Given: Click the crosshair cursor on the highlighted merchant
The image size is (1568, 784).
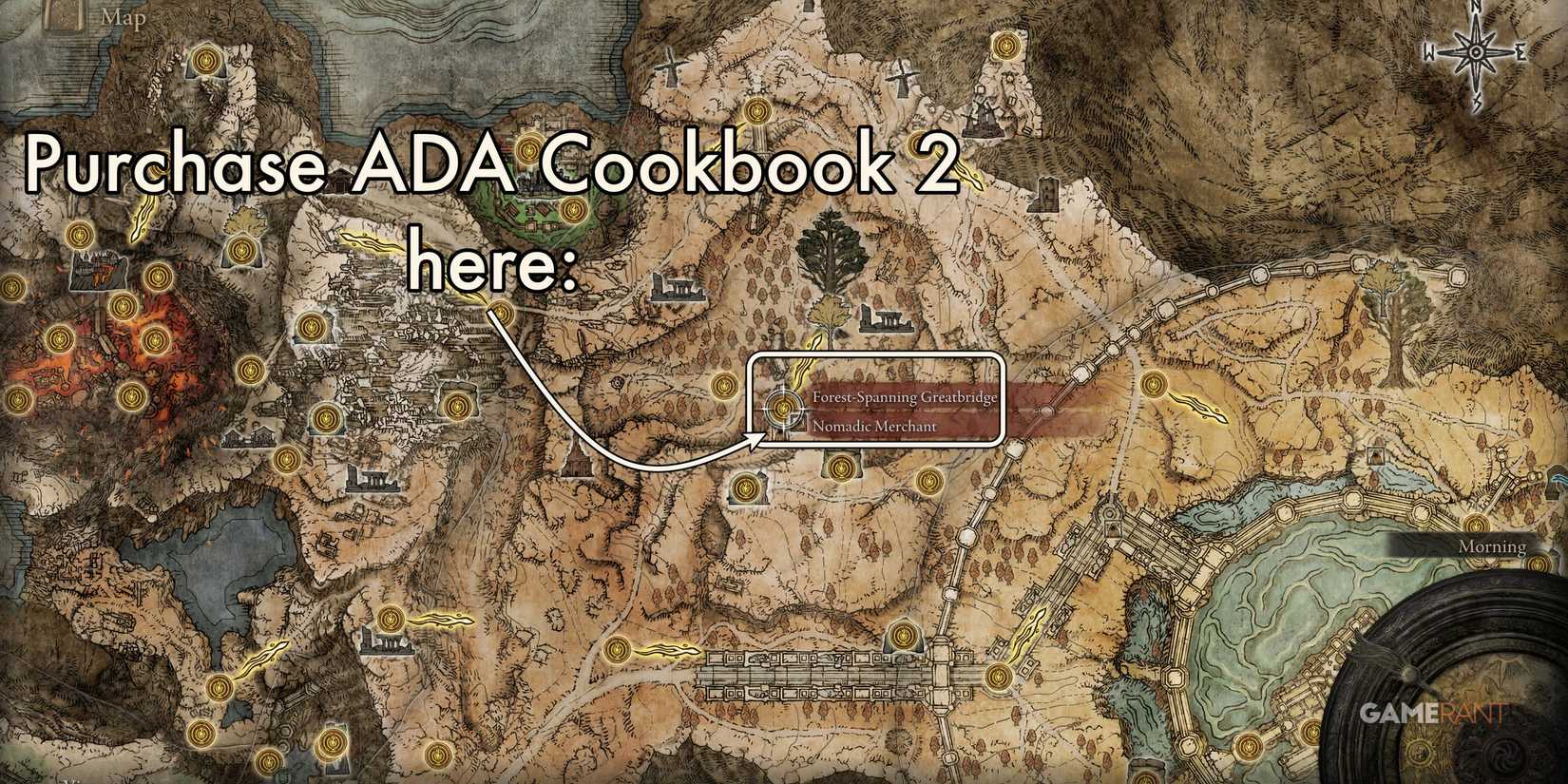Looking at the screenshot, I should [783, 411].
